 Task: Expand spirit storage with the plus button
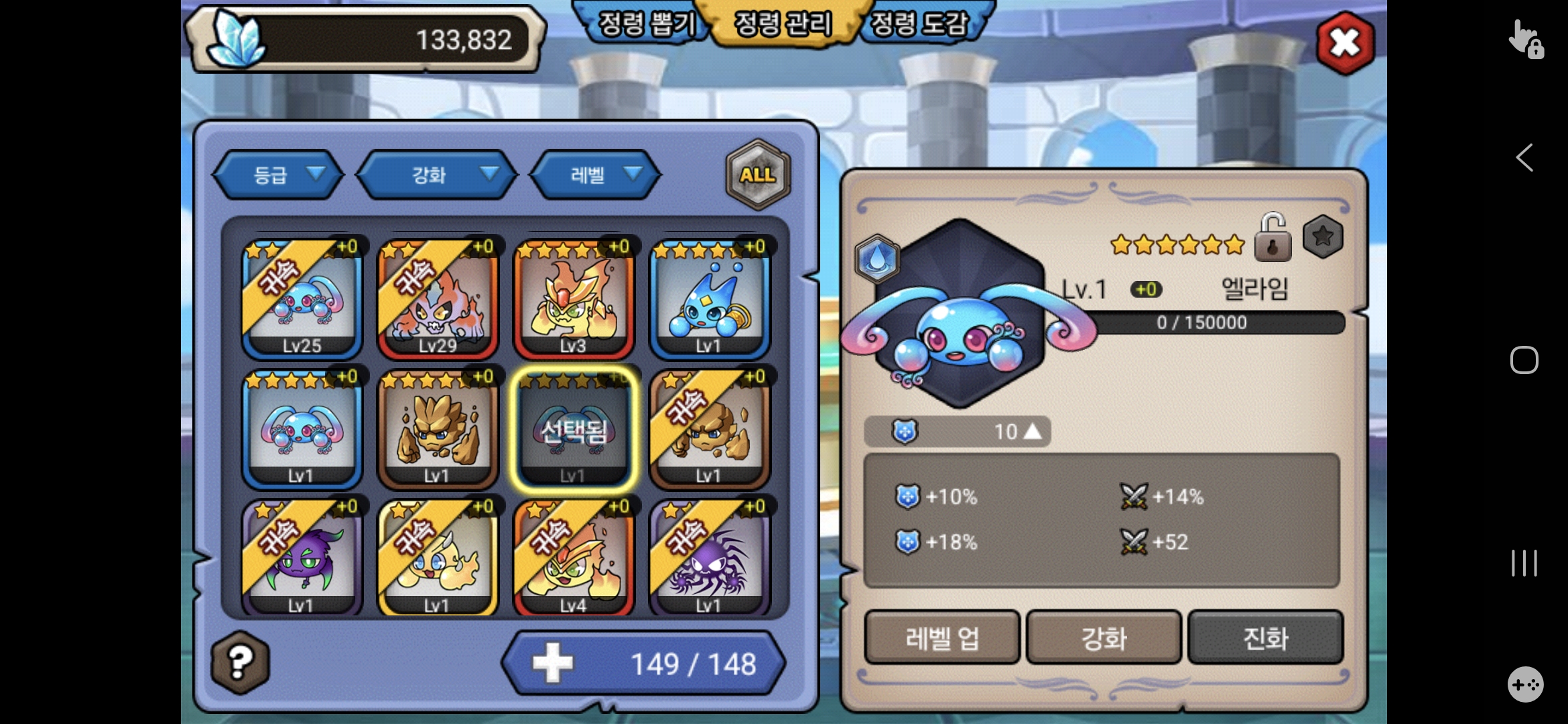pos(553,663)
